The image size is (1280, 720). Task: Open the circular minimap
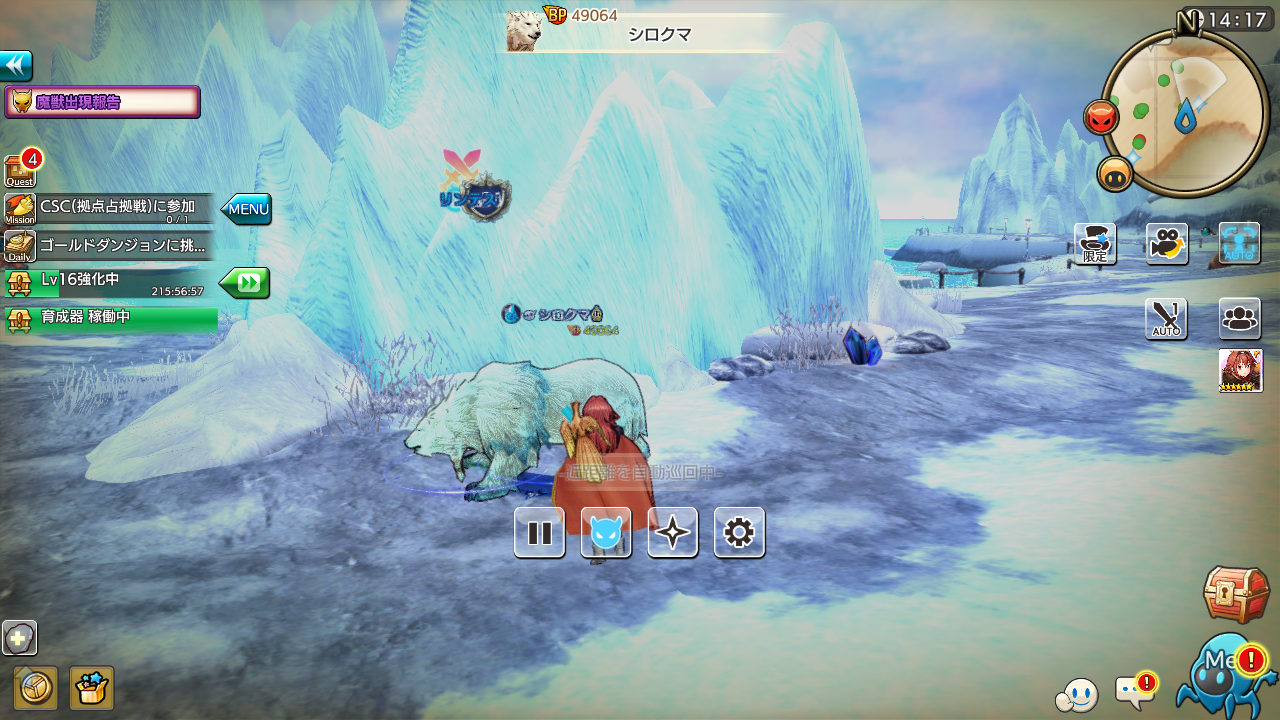tap(1186, 112)
